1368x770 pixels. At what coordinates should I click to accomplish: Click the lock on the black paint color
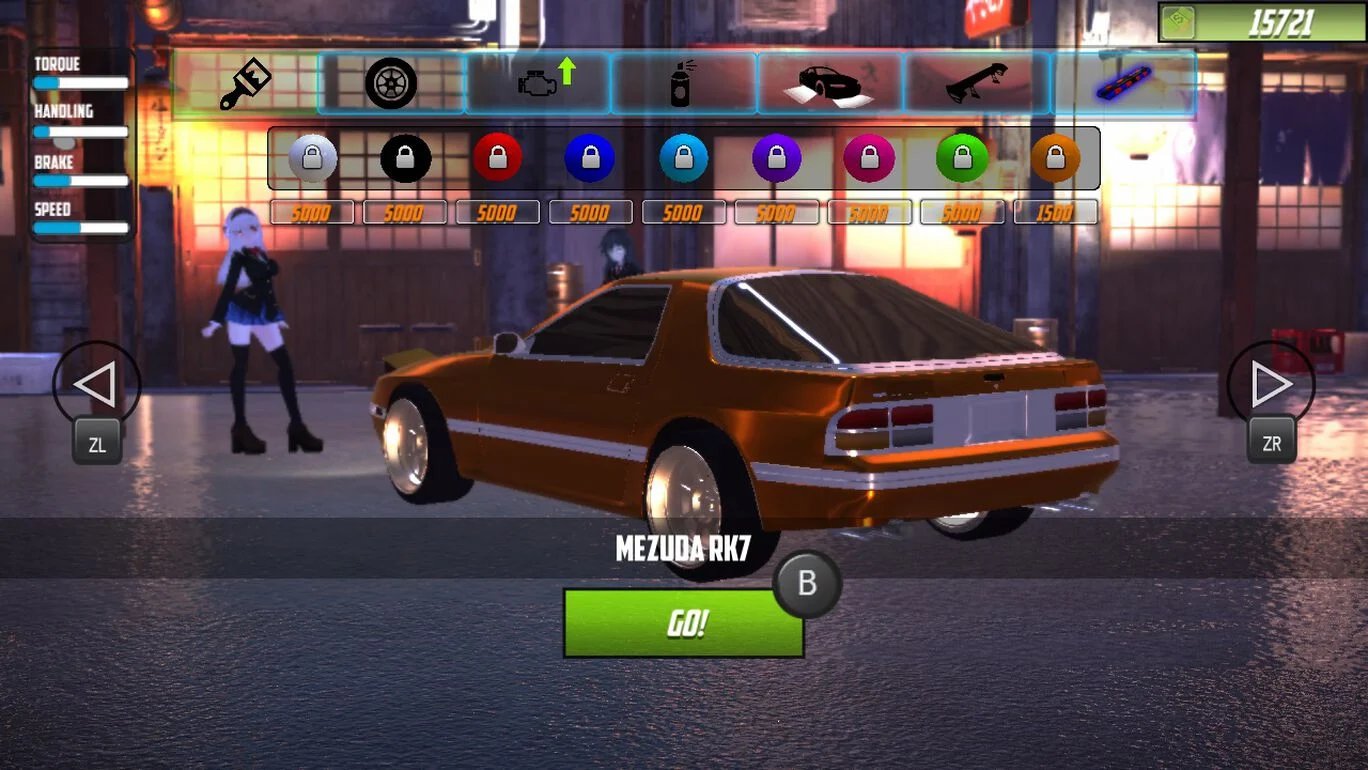[x=404, y=157]
